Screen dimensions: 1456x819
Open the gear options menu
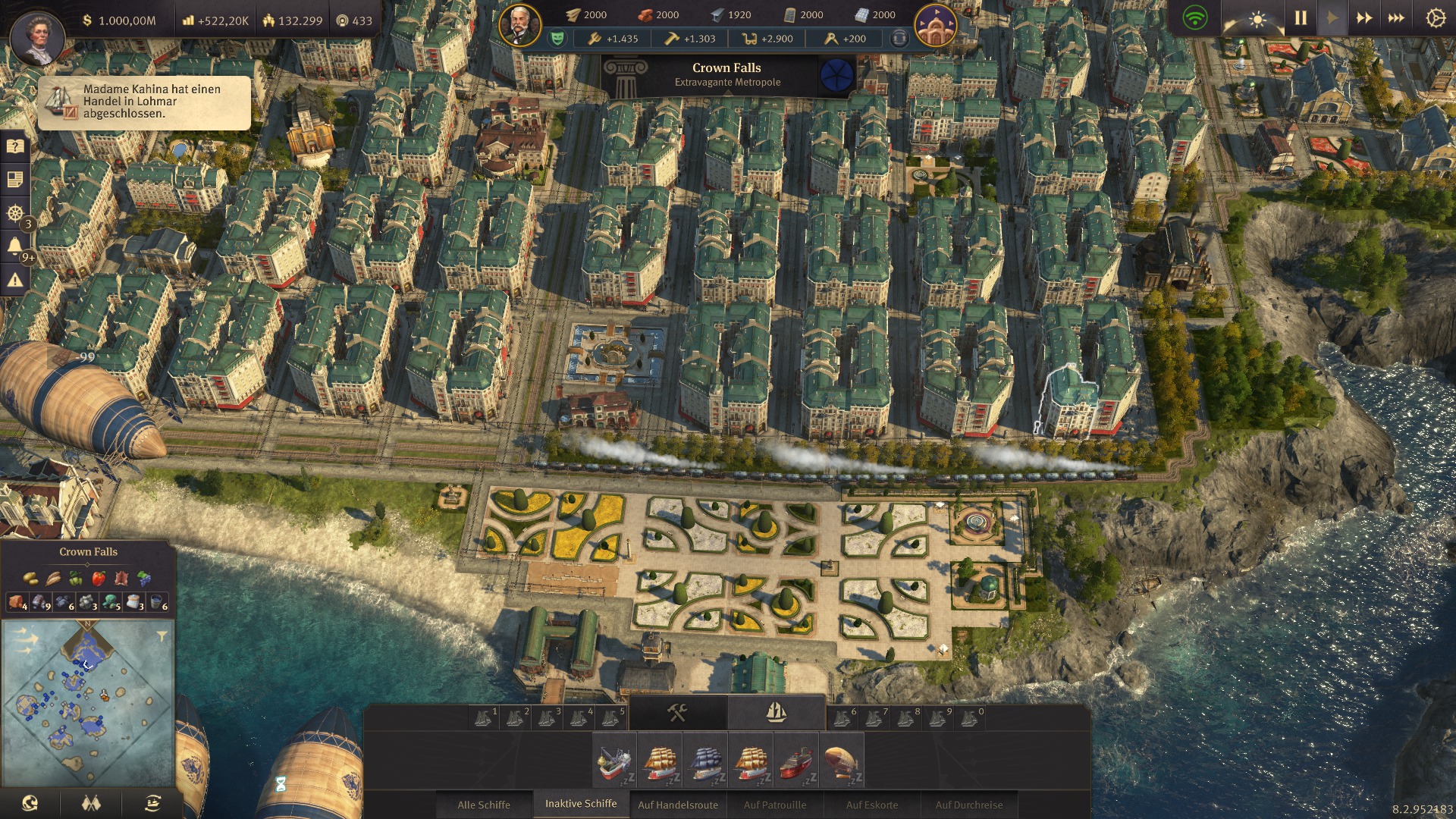pos(1435,17)
